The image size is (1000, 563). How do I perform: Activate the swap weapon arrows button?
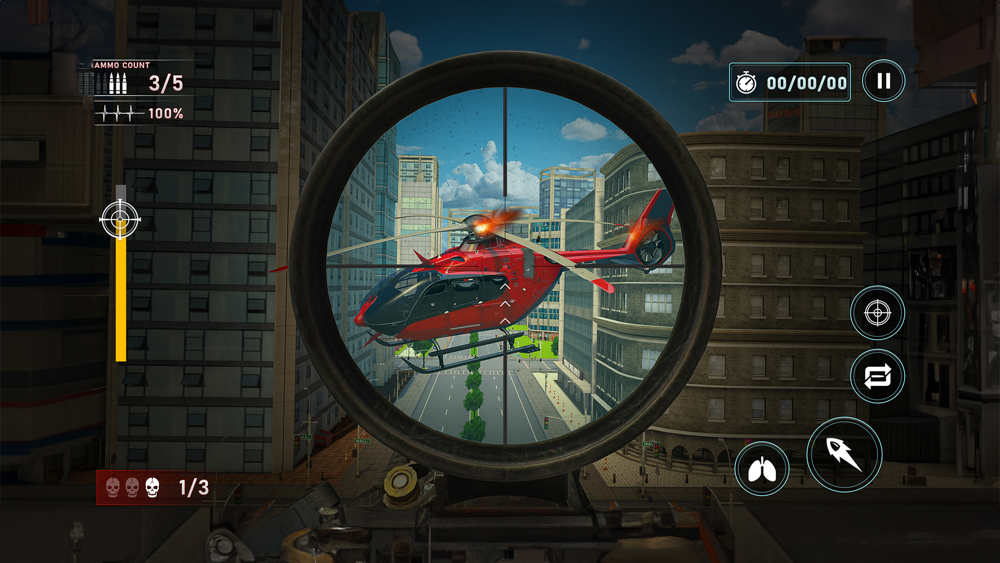pos(877,377)
